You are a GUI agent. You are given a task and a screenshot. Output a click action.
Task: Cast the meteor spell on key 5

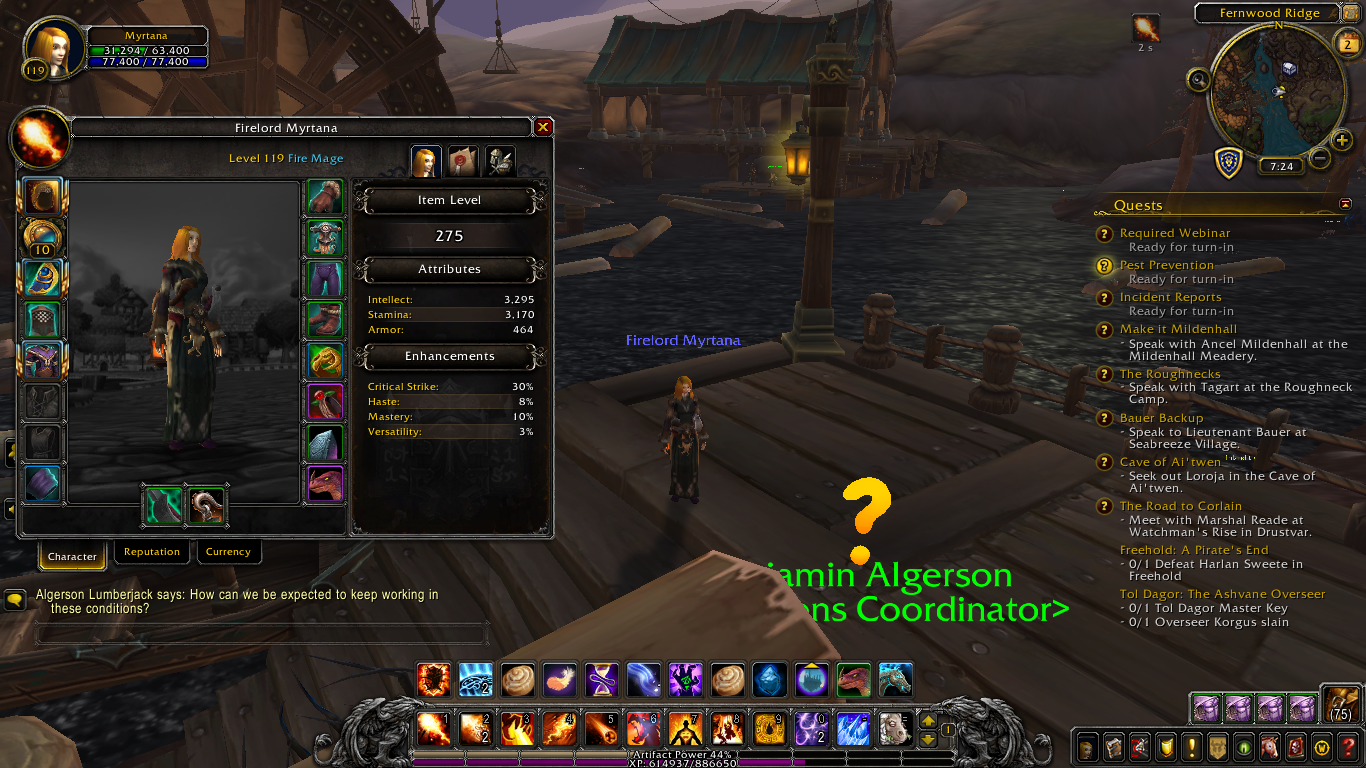[x=602, y=729]
